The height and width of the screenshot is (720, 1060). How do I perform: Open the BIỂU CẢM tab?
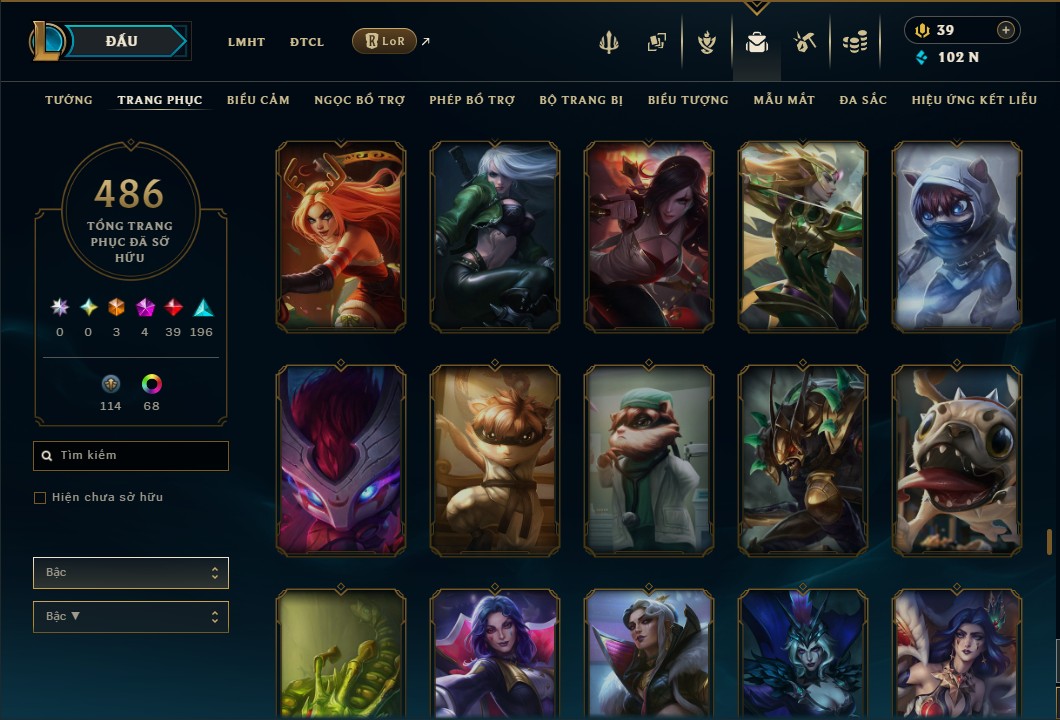pyautogui.click(x=258, y=100)
